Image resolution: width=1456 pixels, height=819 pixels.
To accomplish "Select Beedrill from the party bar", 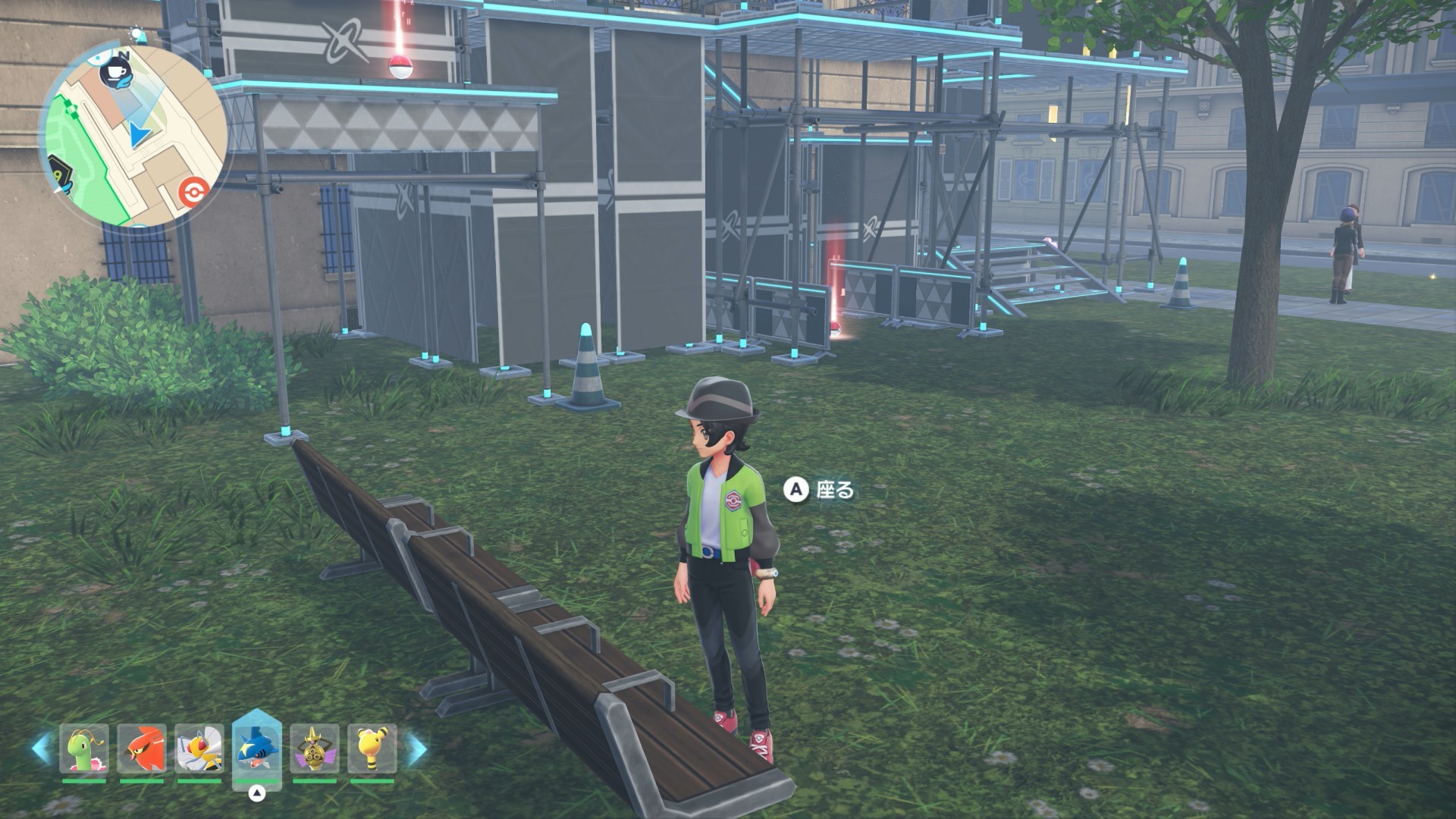I will [199, 749].
